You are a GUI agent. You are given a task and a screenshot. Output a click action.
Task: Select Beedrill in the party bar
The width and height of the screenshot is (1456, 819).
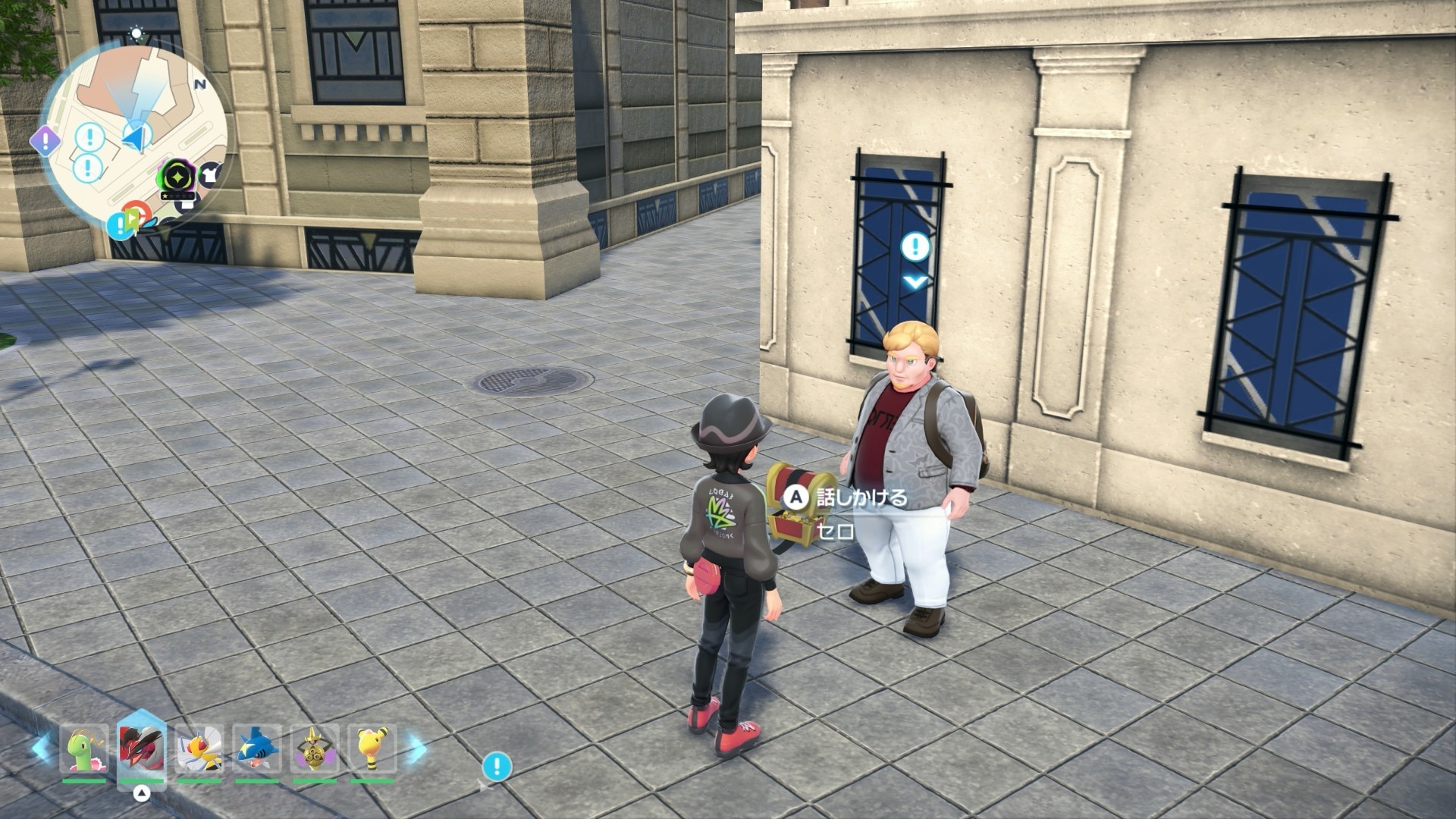199,749
